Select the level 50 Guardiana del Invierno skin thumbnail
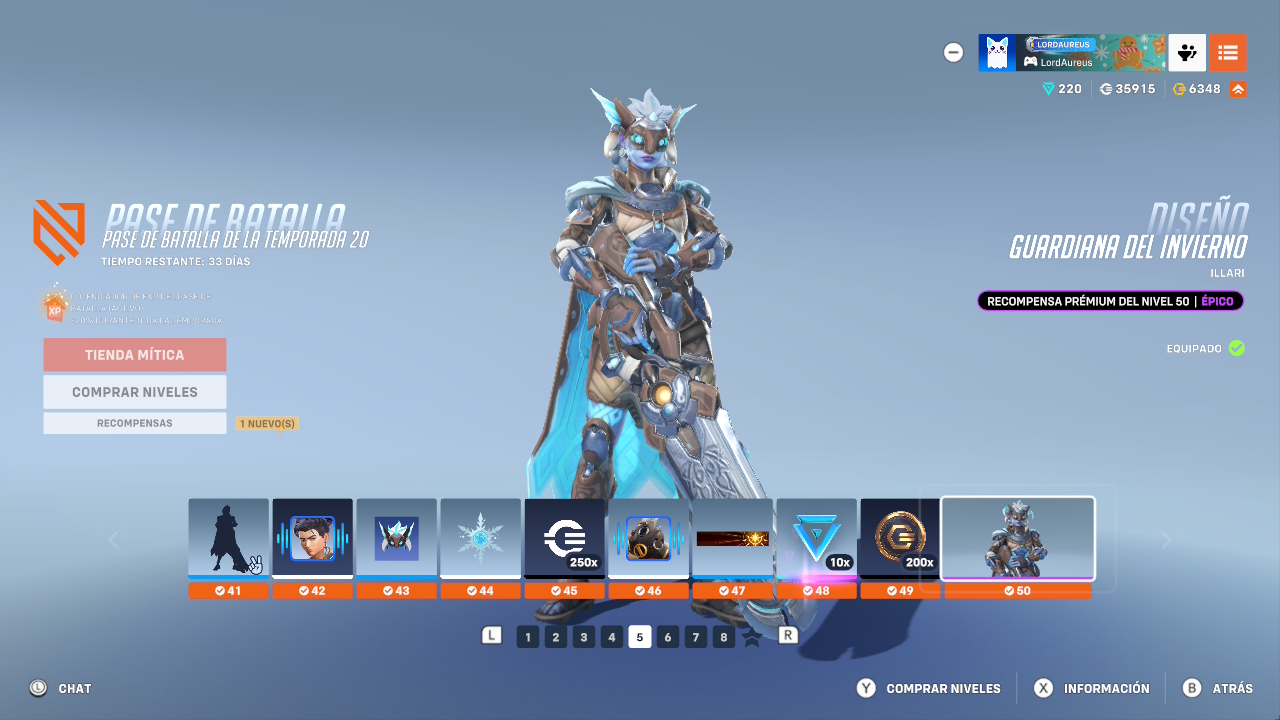1280x720 pixels. coord(1017,538)
